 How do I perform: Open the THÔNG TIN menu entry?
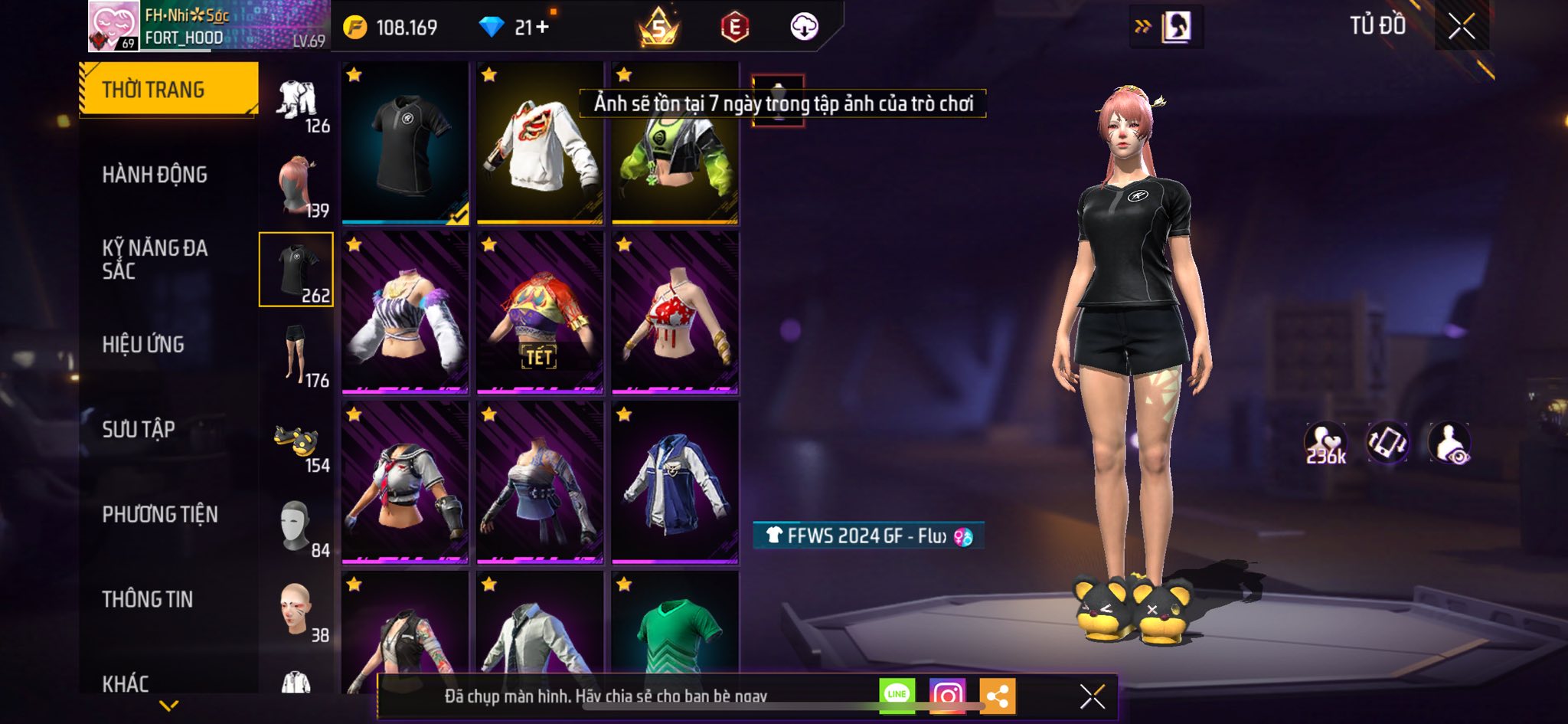click(148, 599)
